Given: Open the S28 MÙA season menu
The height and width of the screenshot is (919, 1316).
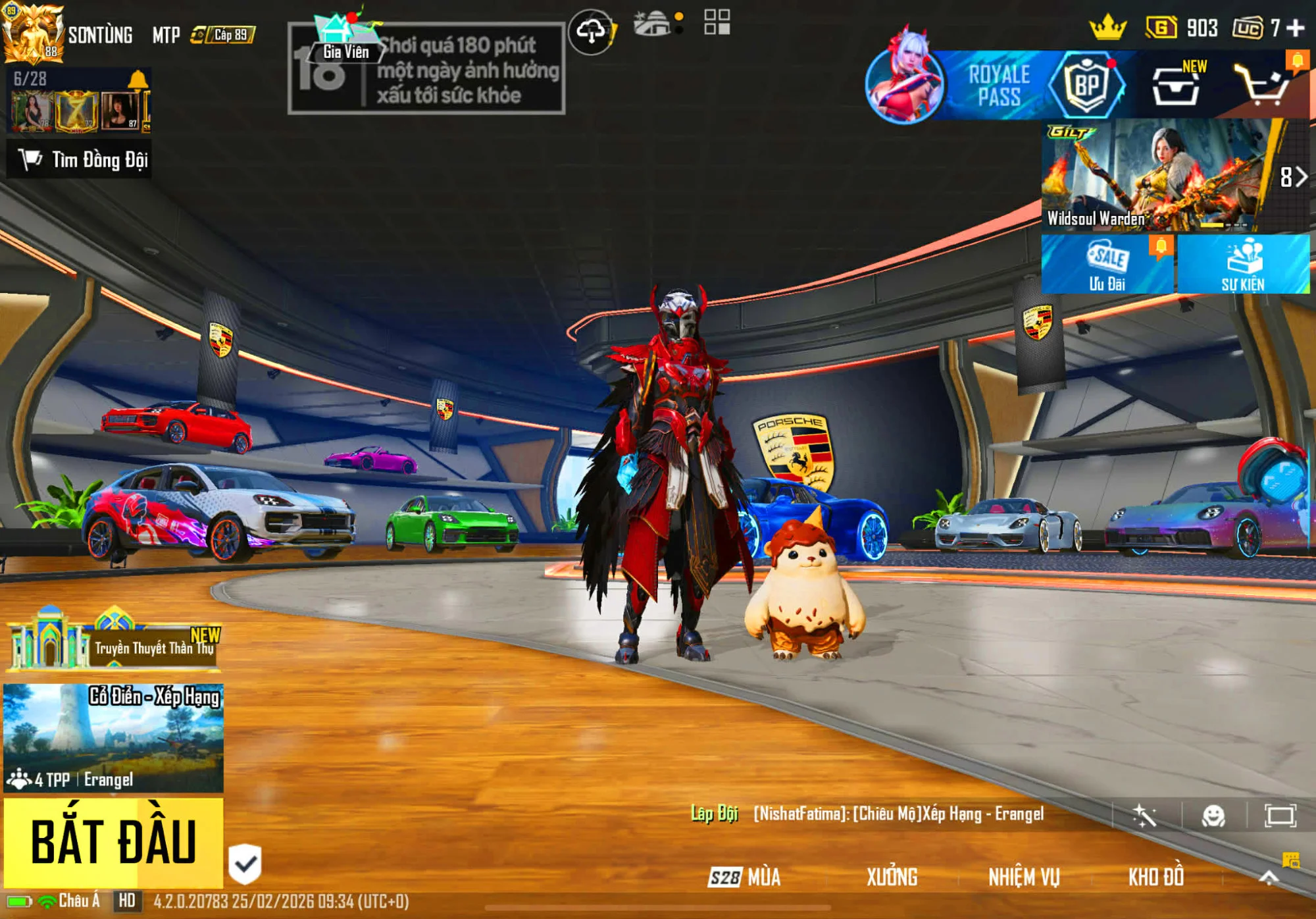Looking at the screenshot, I should pos(745,877).
